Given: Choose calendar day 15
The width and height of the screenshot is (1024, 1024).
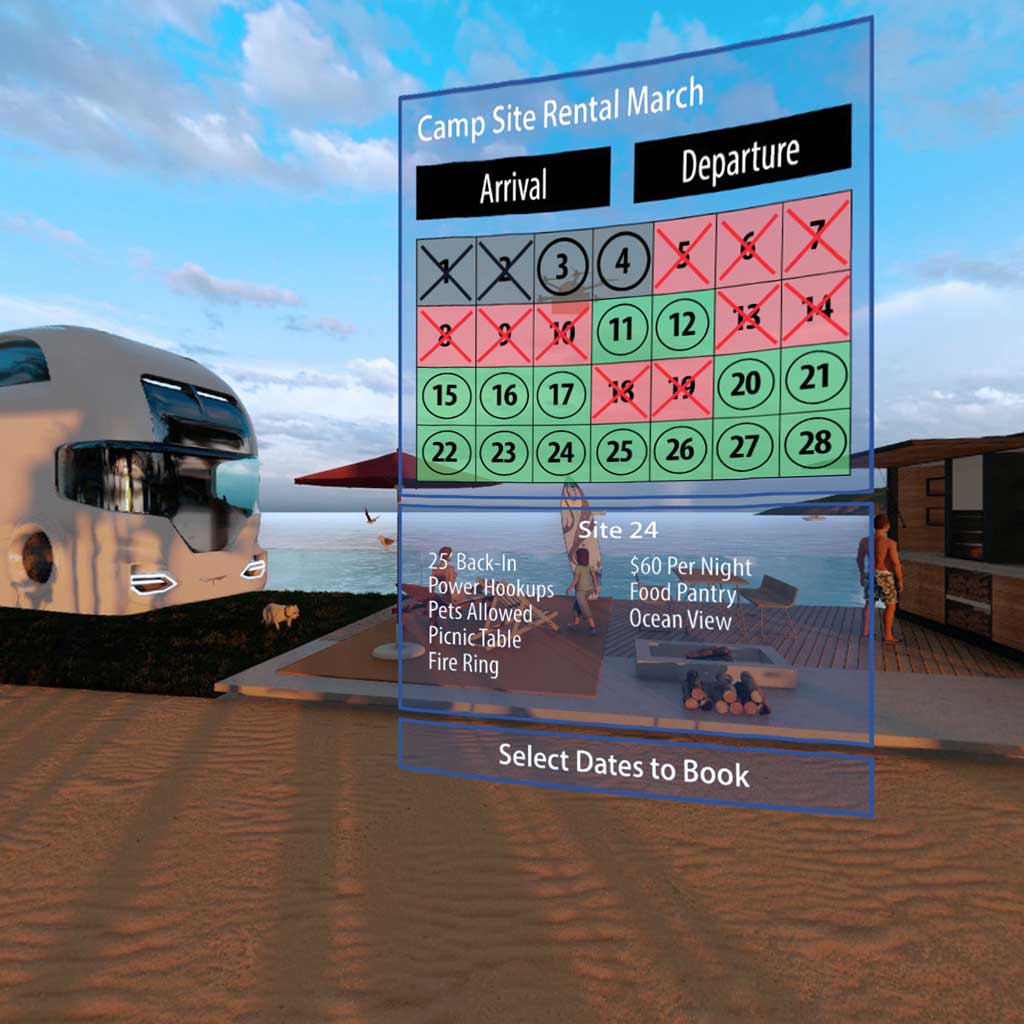Looking at the screenshot, I should tap(445, 394).
